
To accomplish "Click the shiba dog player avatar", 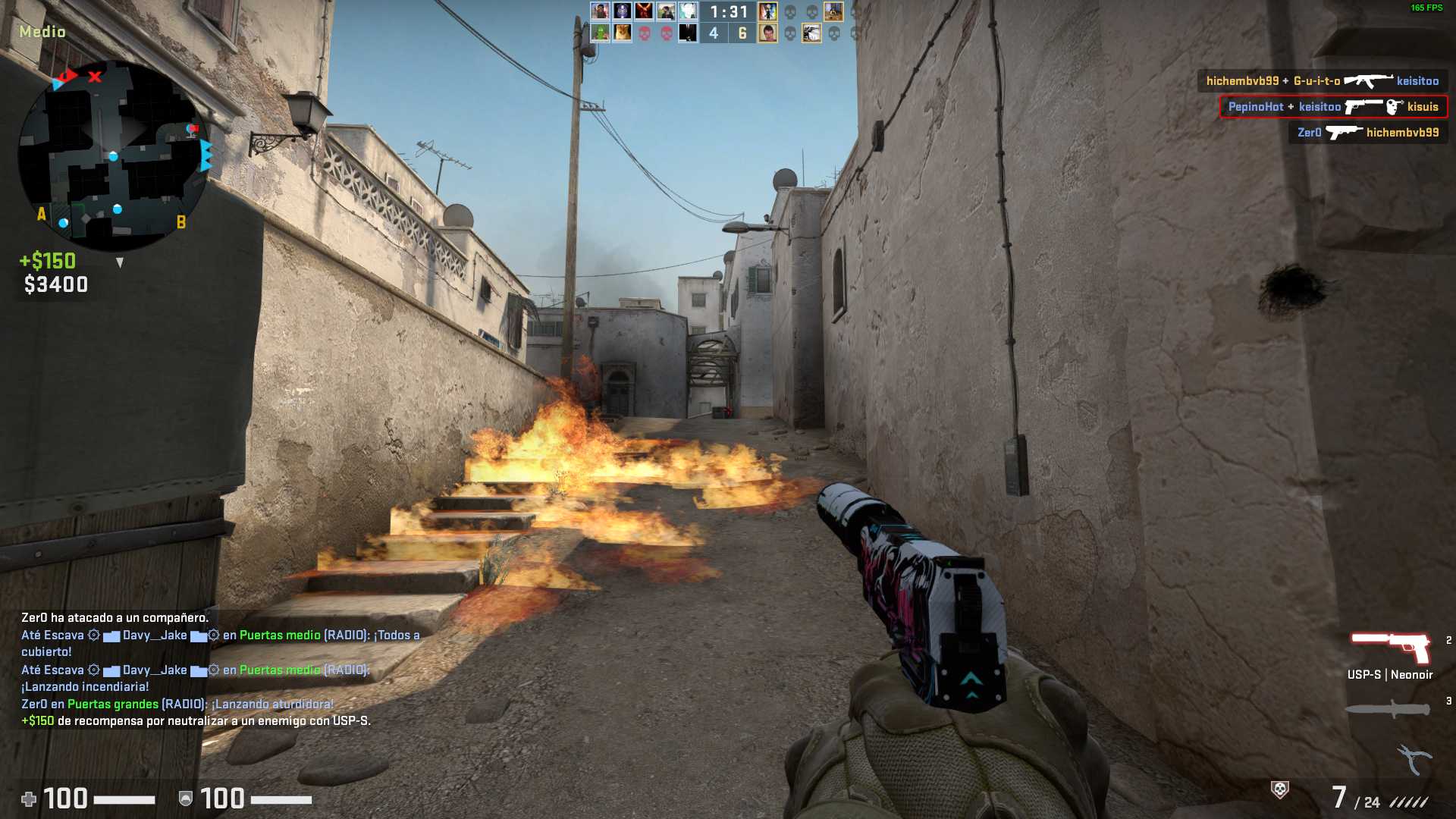I will [x=622, y=33].
